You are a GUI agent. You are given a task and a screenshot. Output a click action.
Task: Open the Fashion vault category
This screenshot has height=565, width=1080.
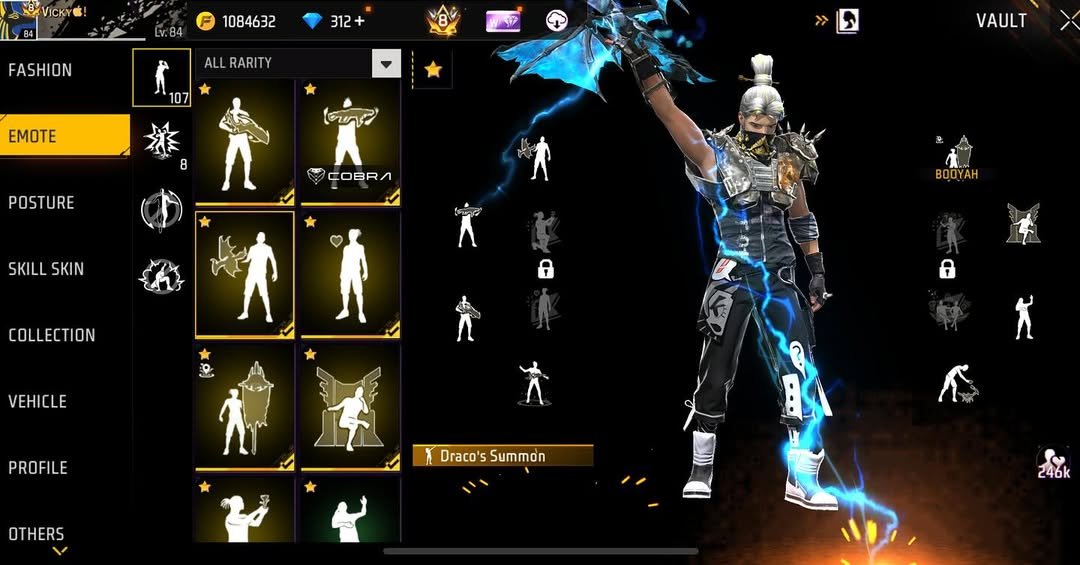[x=41, y=70]
